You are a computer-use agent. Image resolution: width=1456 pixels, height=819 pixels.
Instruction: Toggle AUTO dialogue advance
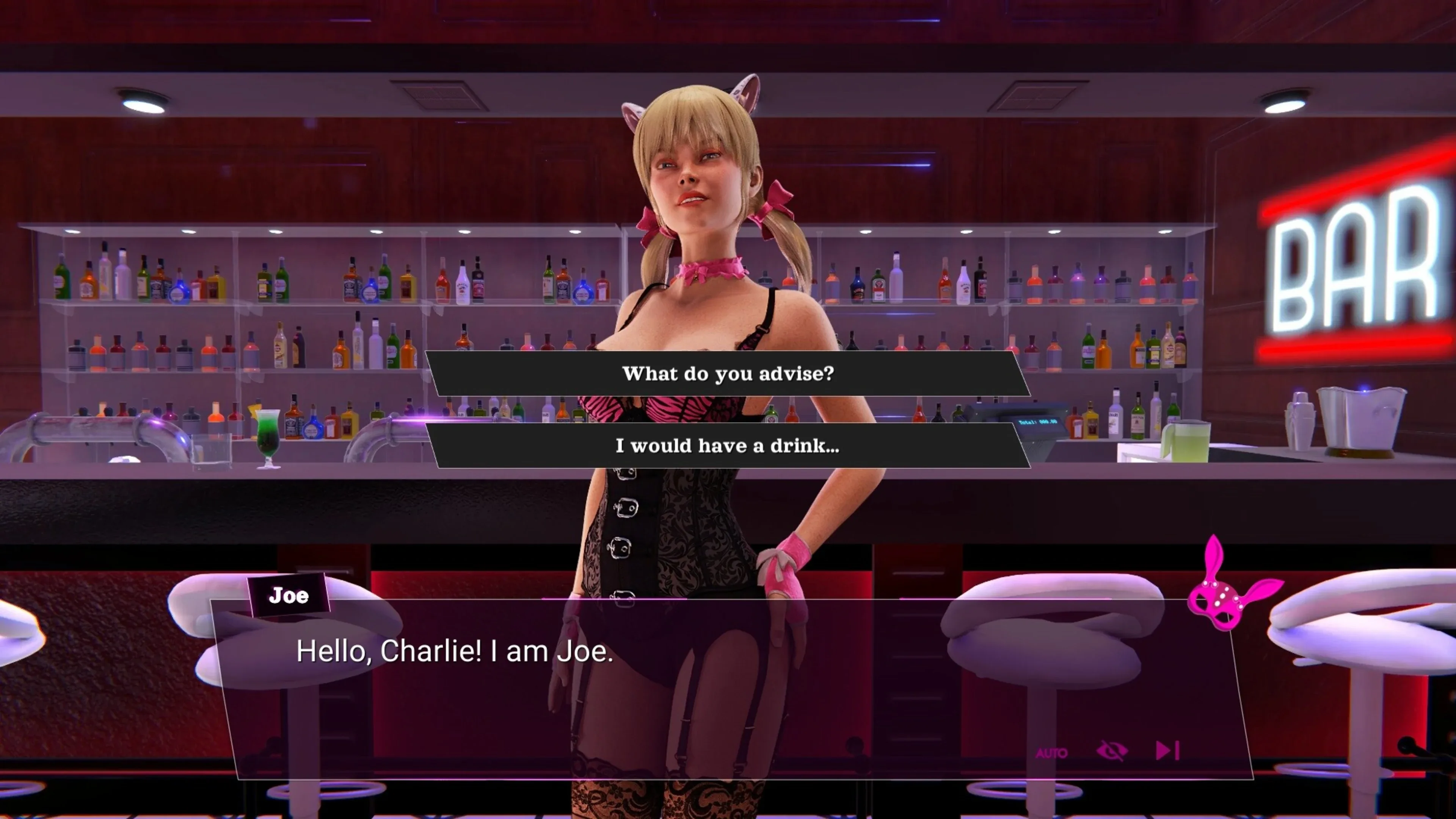click(1051, 753)
